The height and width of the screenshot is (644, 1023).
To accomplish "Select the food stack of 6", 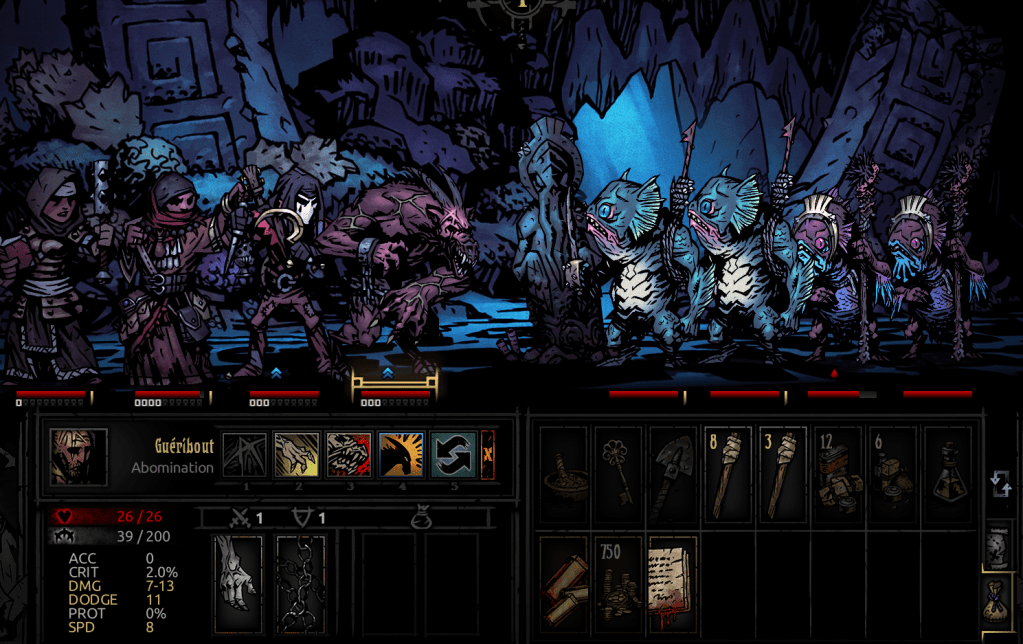I will (891, 475).
